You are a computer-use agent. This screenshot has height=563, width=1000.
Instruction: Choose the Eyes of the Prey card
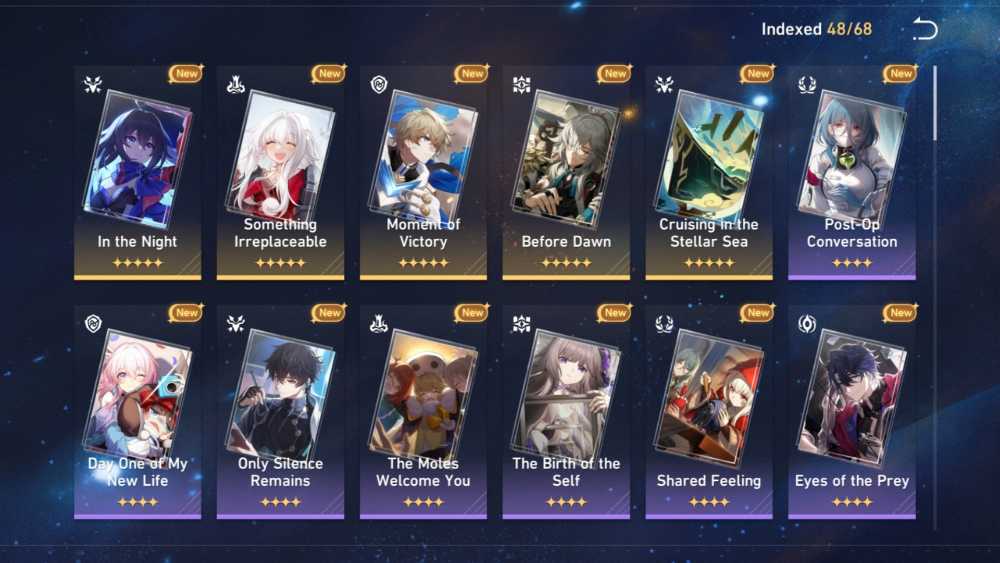click(x=851, y=411)
